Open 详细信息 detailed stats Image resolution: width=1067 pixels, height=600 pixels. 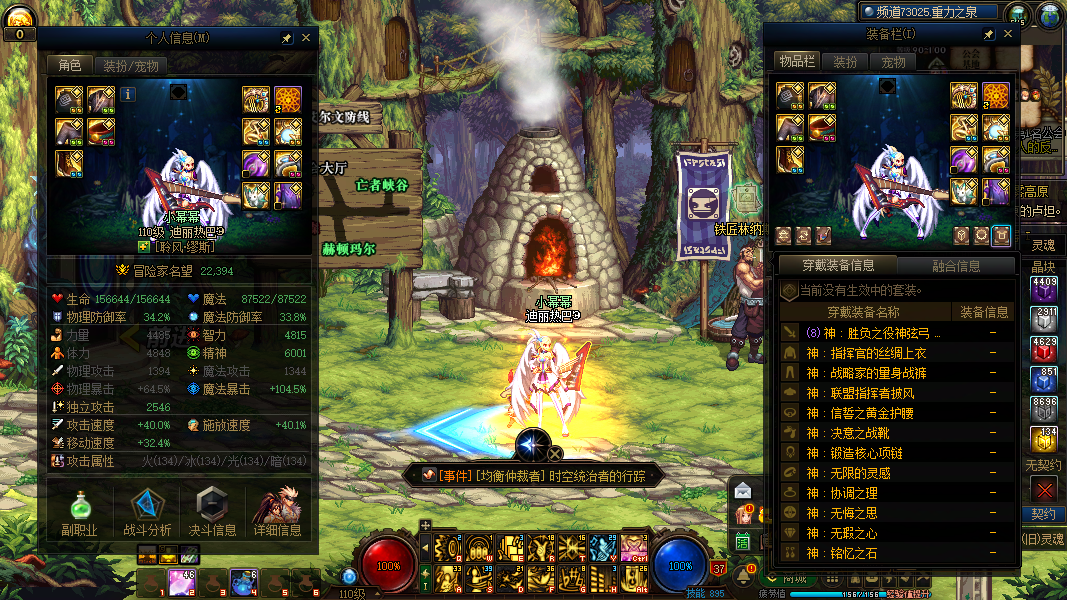point(277,512)
